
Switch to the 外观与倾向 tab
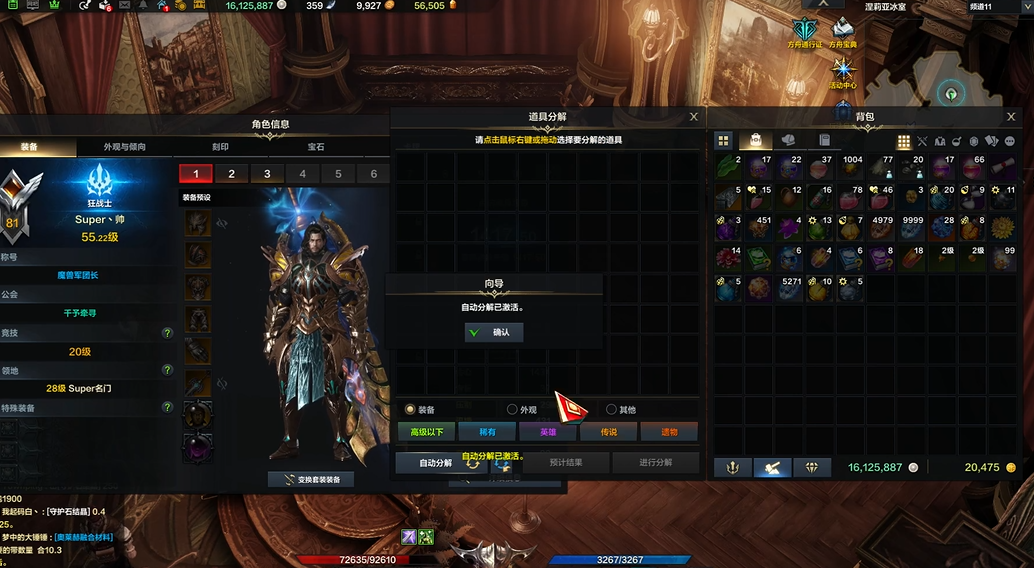125,147
